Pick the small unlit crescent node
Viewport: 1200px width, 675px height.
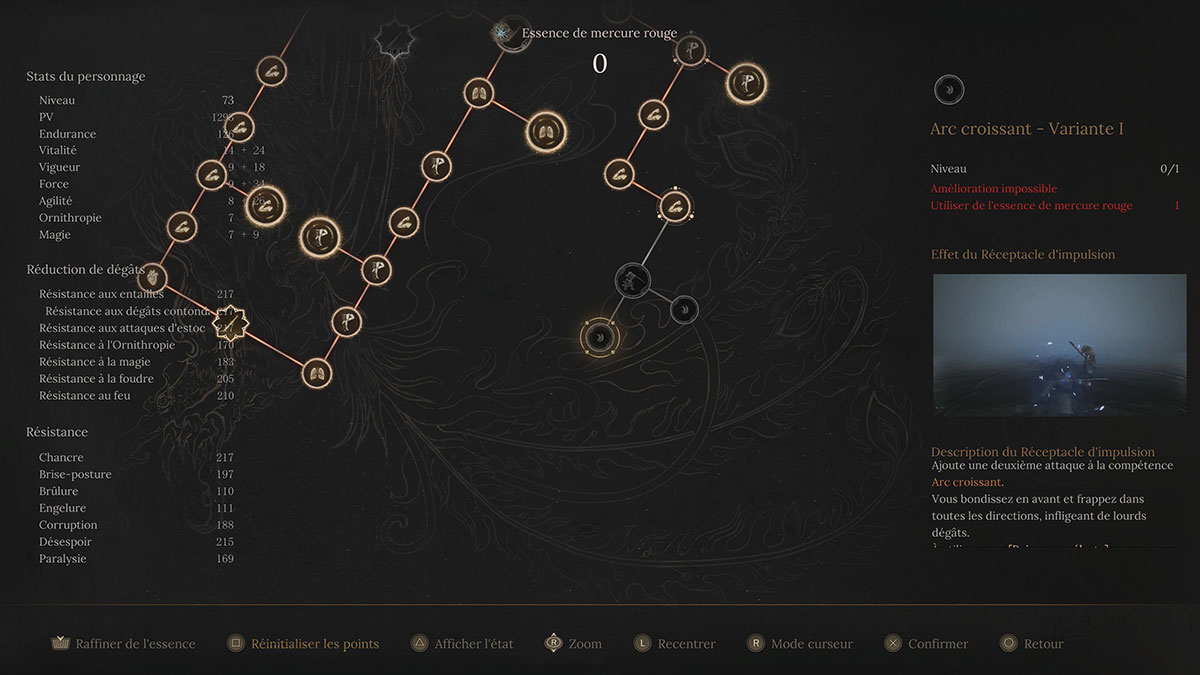[x=684, y=310]
